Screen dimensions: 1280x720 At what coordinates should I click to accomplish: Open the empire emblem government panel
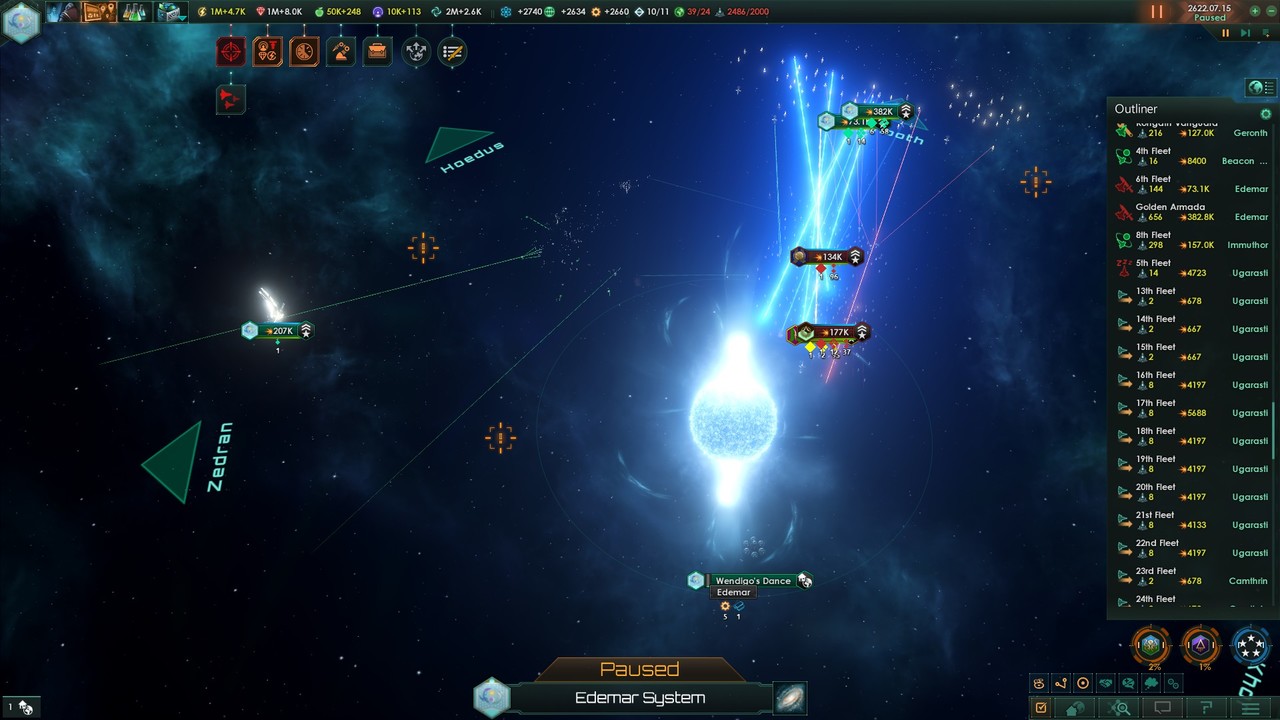[x=20, y=21]
